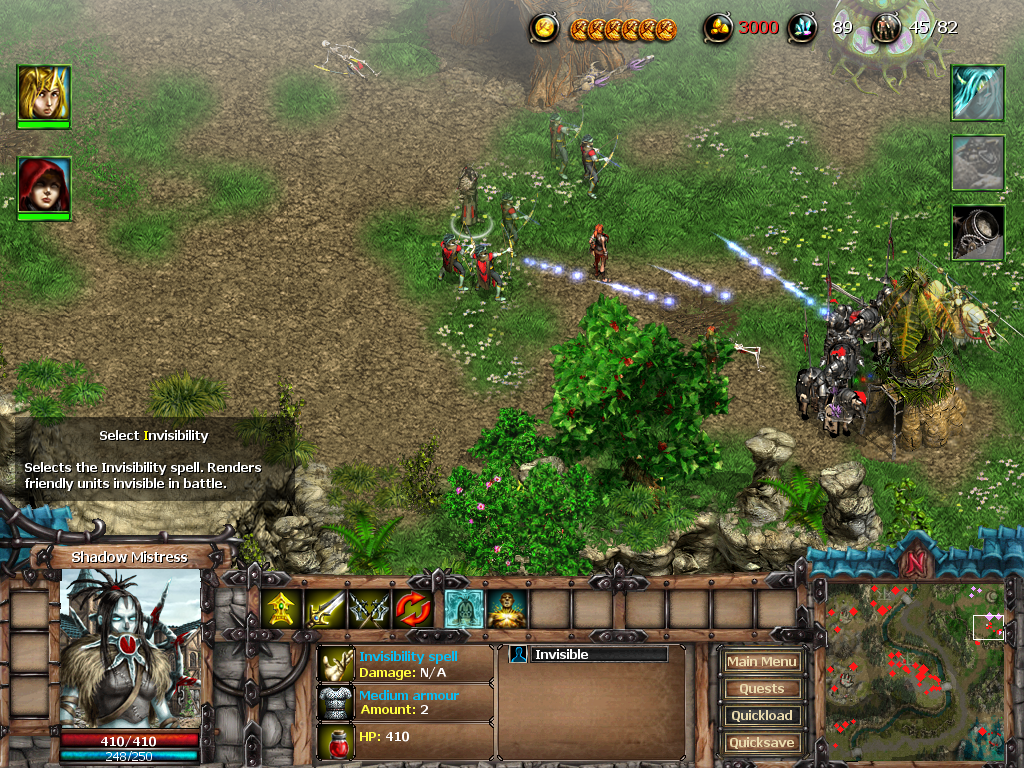Image resolution: width=1024 pixels, height=768 pixels.
Task: Click the Quickload button
Action: (762, 715)
